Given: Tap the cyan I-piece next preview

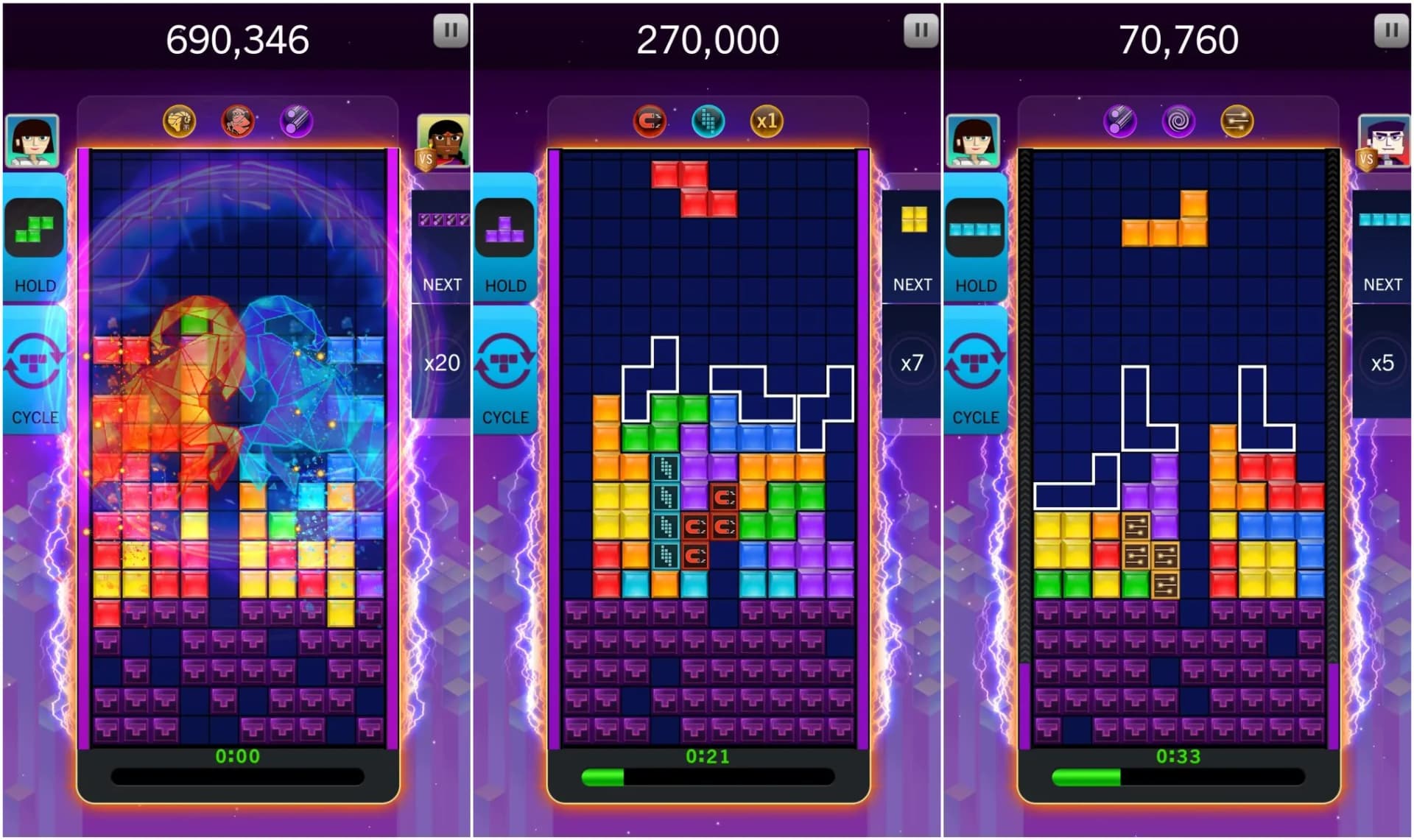Looking at the screenshot, I should coord(1383,219).
